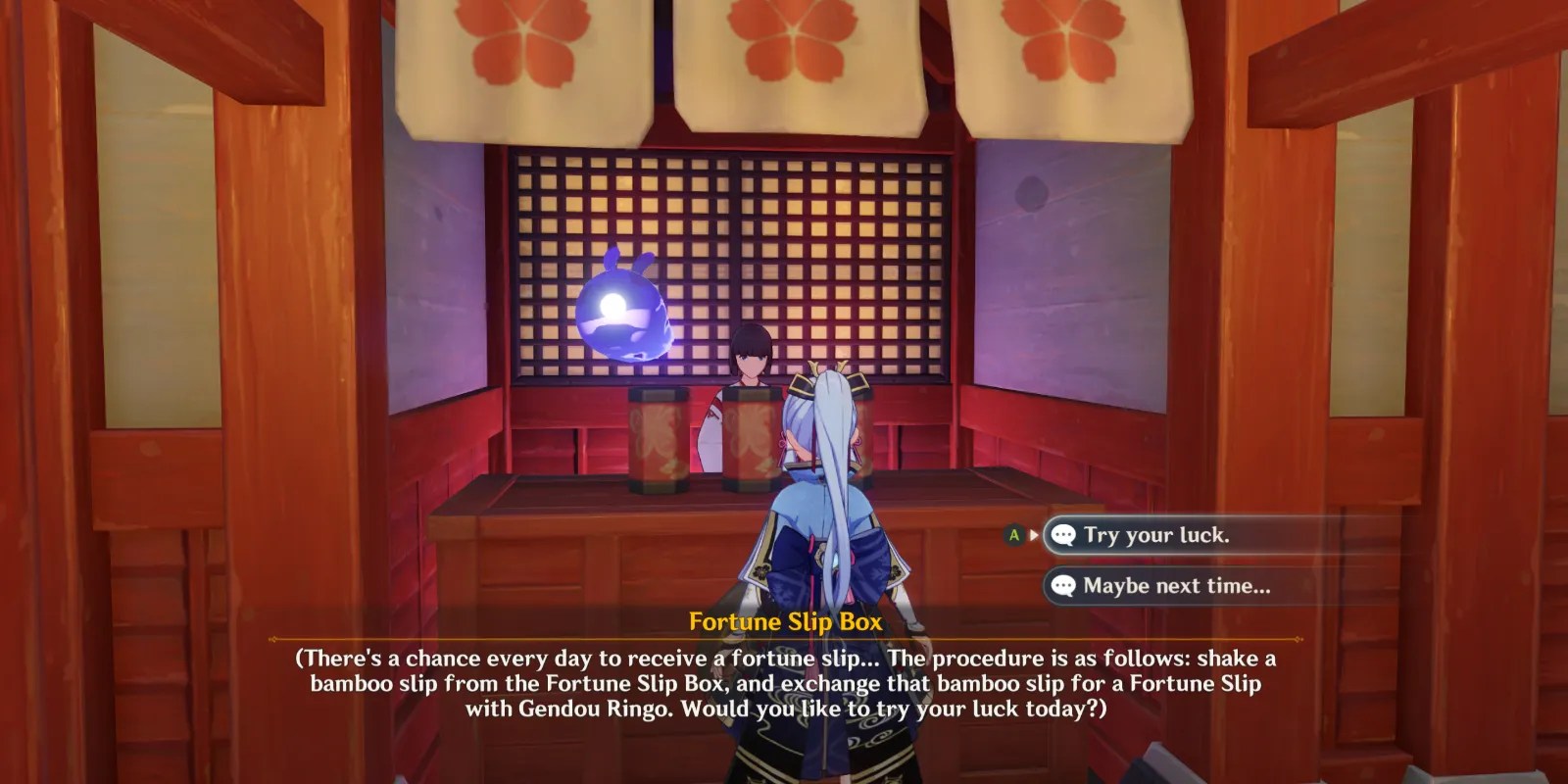Click the speech bubble icon beside Try your luck
The width and height of the screenshot is (1568, 784).
[x=1063, y=535]
